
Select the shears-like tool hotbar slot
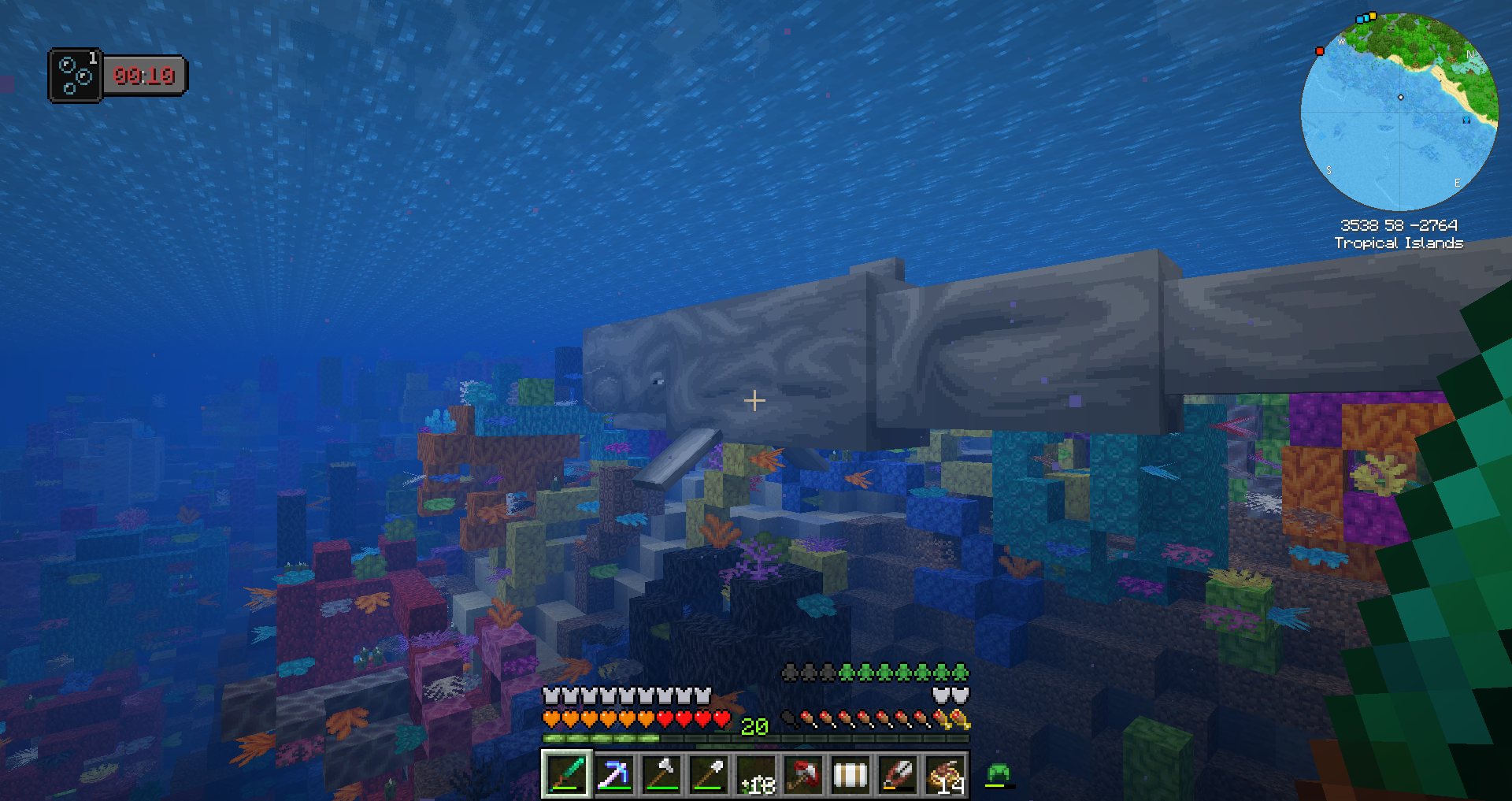pos(898,774)
